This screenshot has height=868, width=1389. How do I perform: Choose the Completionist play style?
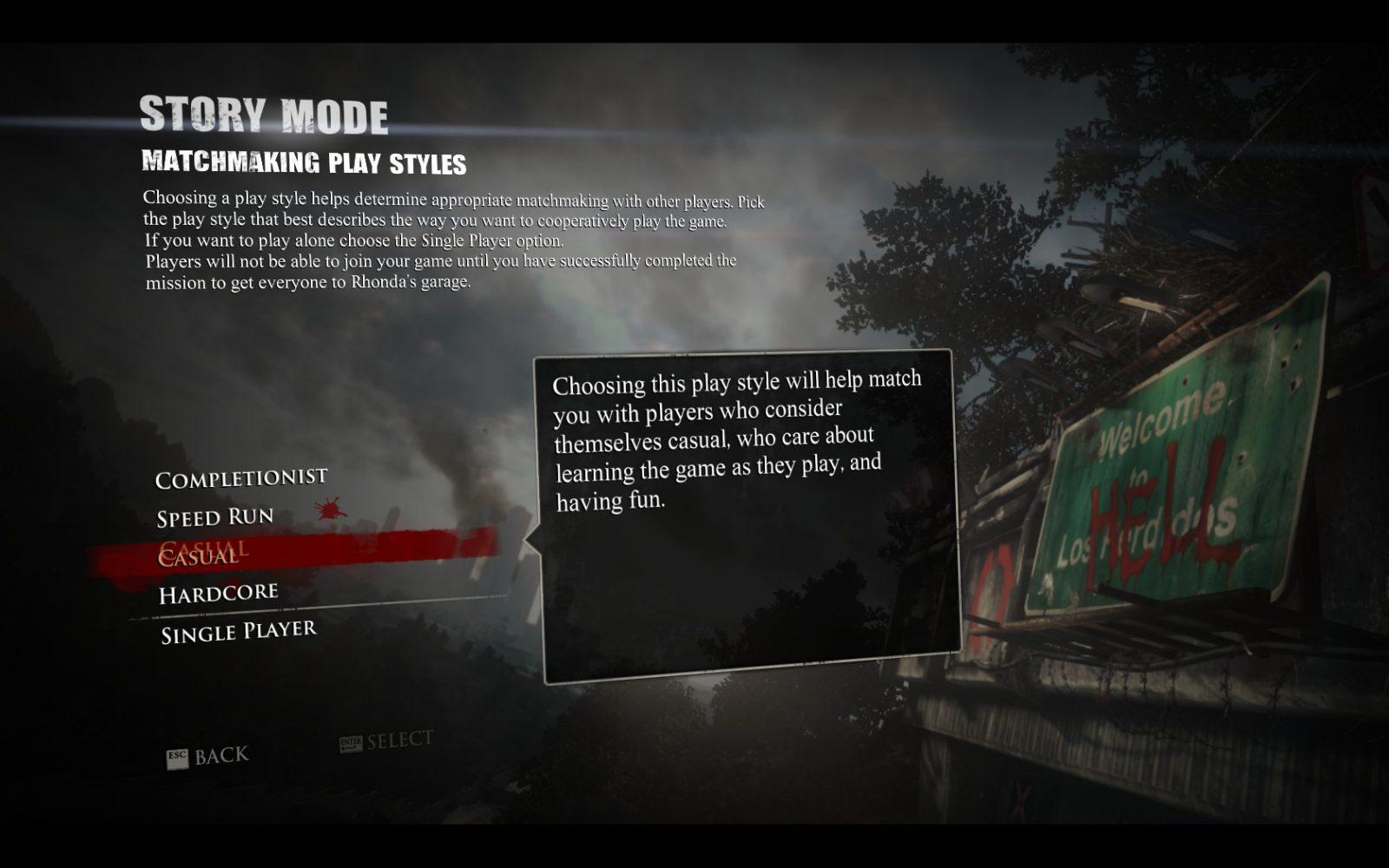click(x=240, y=478)
